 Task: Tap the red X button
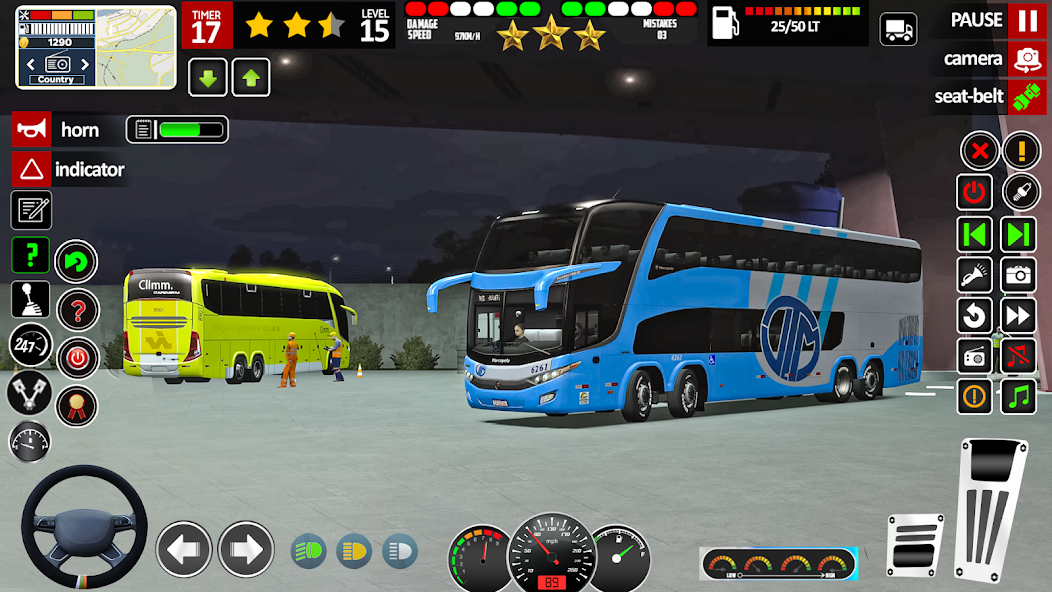[x=980, y=151]
